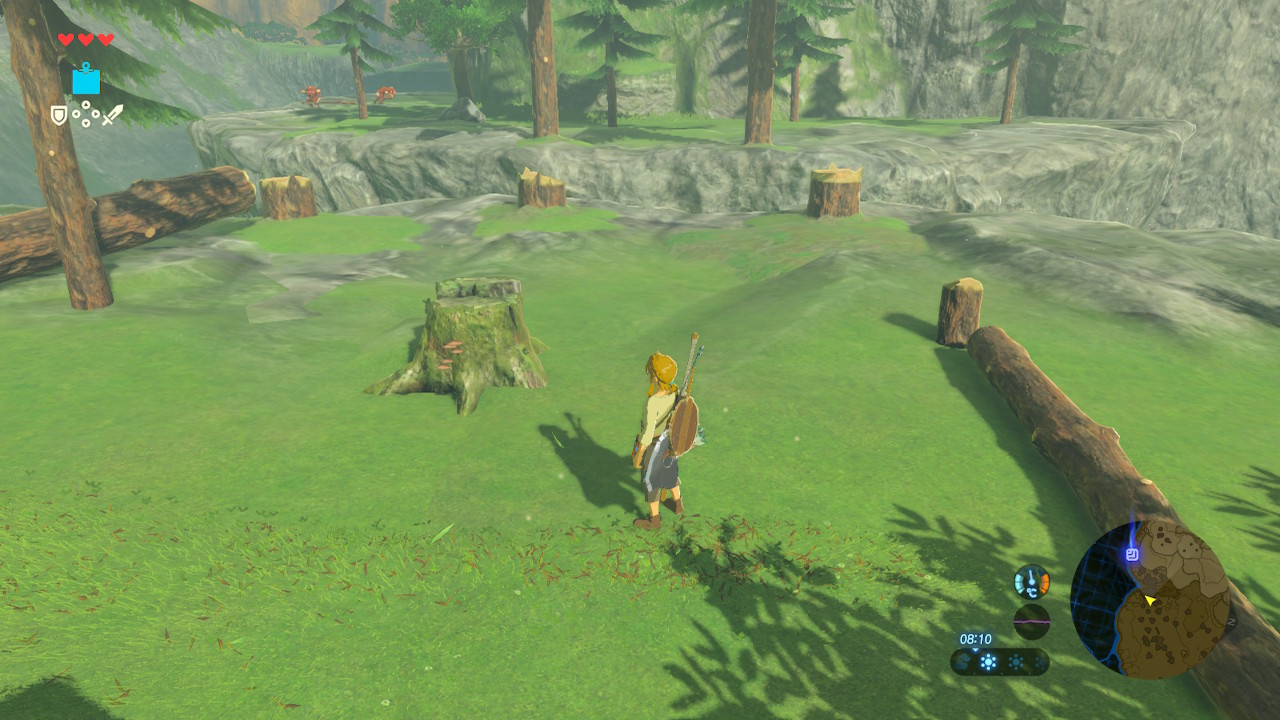The image size is (1280, 720).
Task: Select the glowing blue shrine marker on minimap
Action: point(1132,554)
